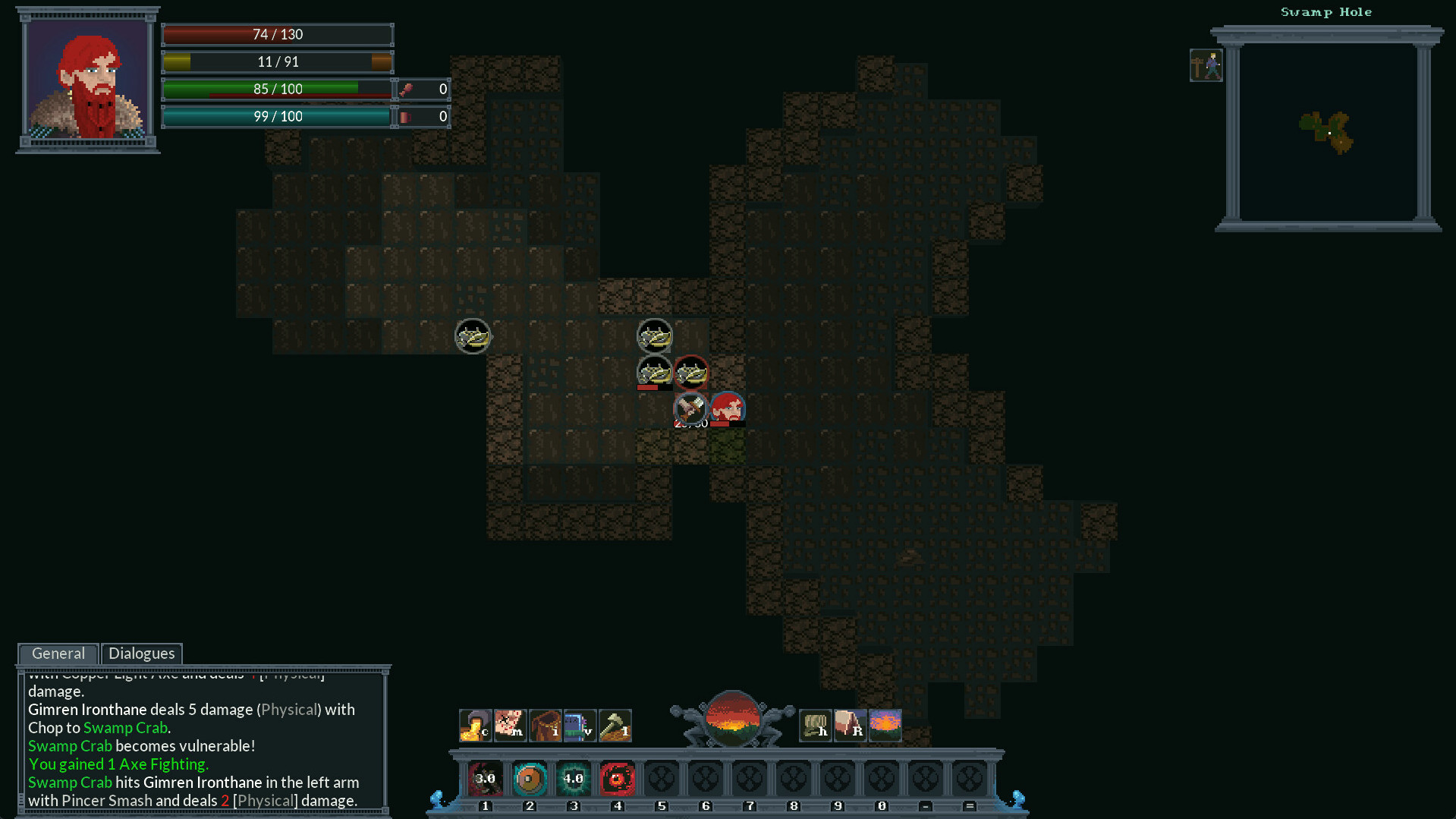This screenshot has height=819, width=1456.
Task: Open the character sheet icon marked c
Action: (475, 726)
